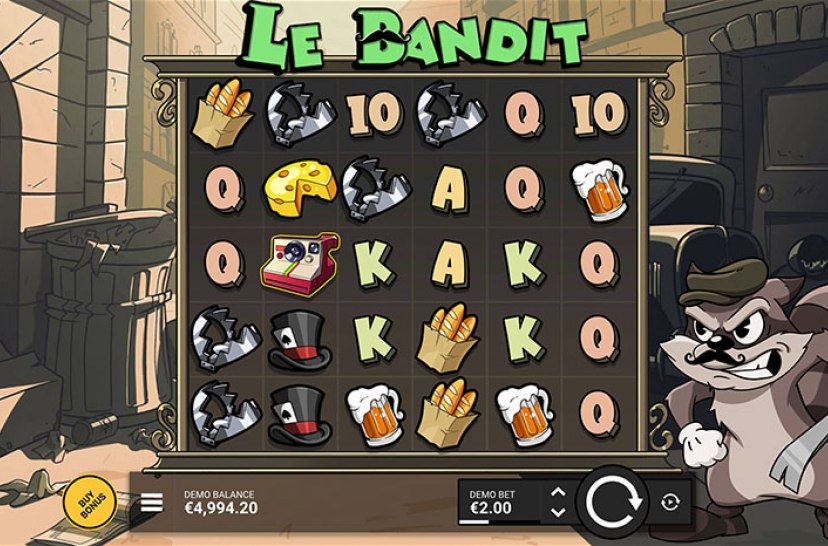Open the hamburger game menu
The height and width of the screenshot is (546, 828).
click(x=151, y=502)
